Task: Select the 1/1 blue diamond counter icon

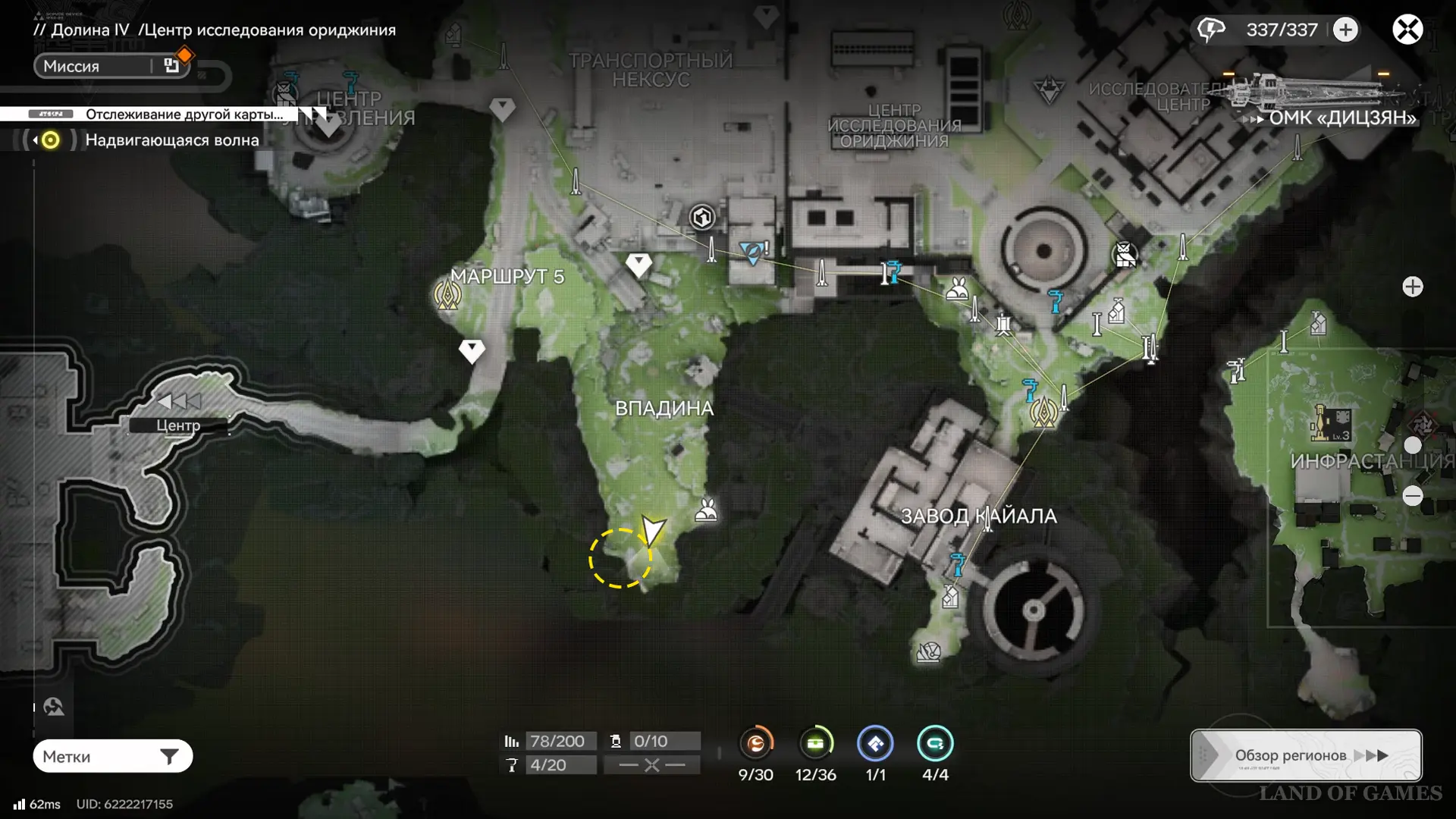Action: pyautogui.click(x=875, y=743)
